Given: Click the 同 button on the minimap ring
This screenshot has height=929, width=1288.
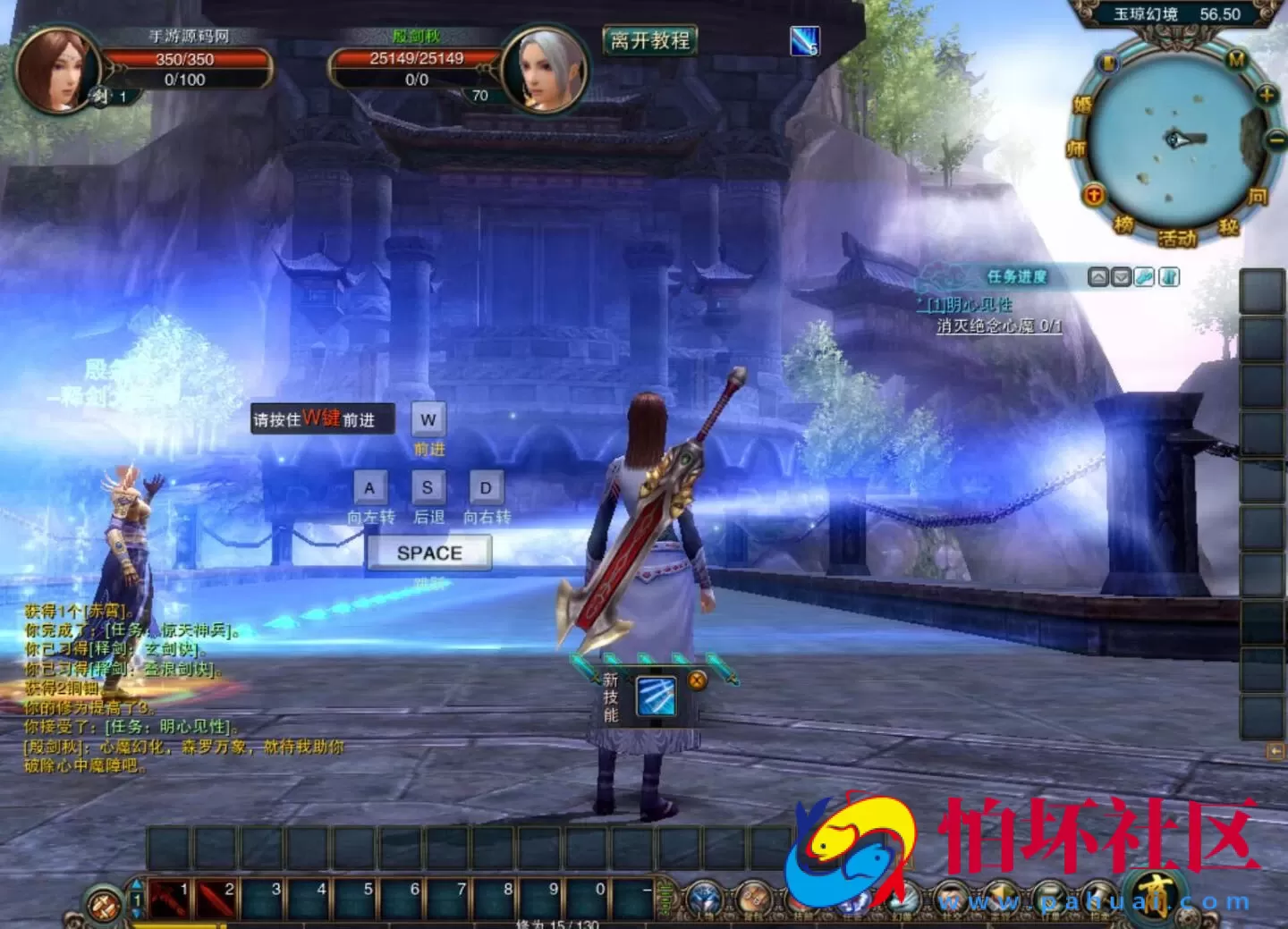Looking at the screenshot, I should [1258, 196].
